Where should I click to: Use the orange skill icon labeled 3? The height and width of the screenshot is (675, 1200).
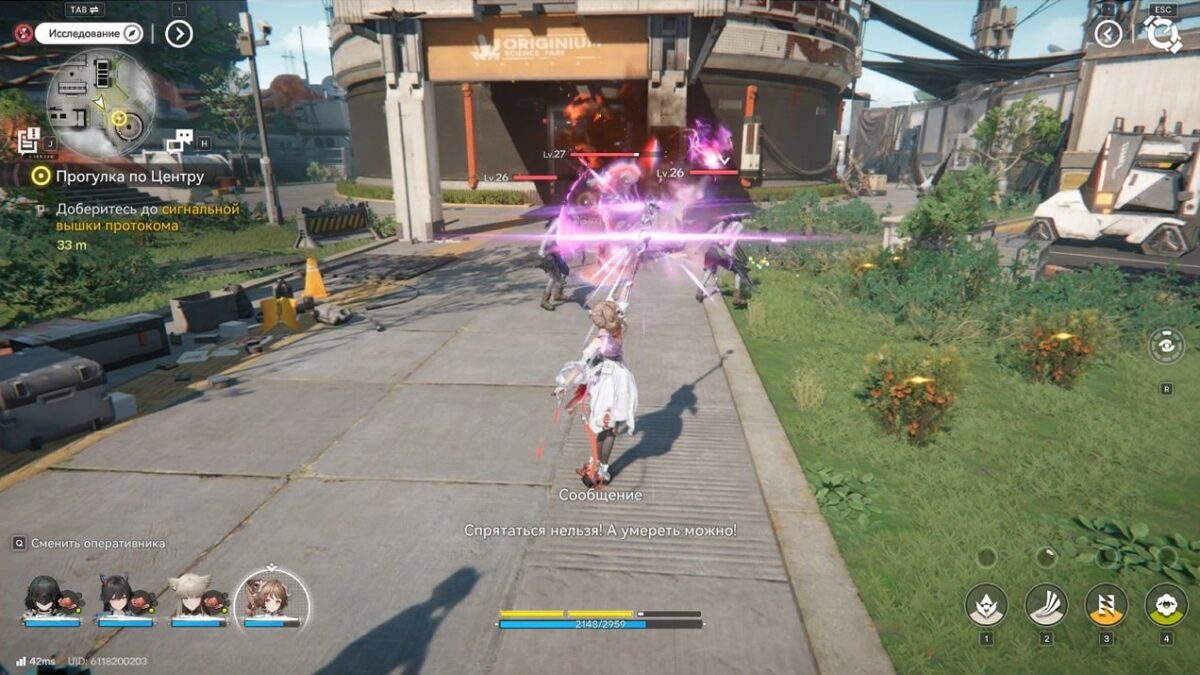click(x=1106, y=604)
